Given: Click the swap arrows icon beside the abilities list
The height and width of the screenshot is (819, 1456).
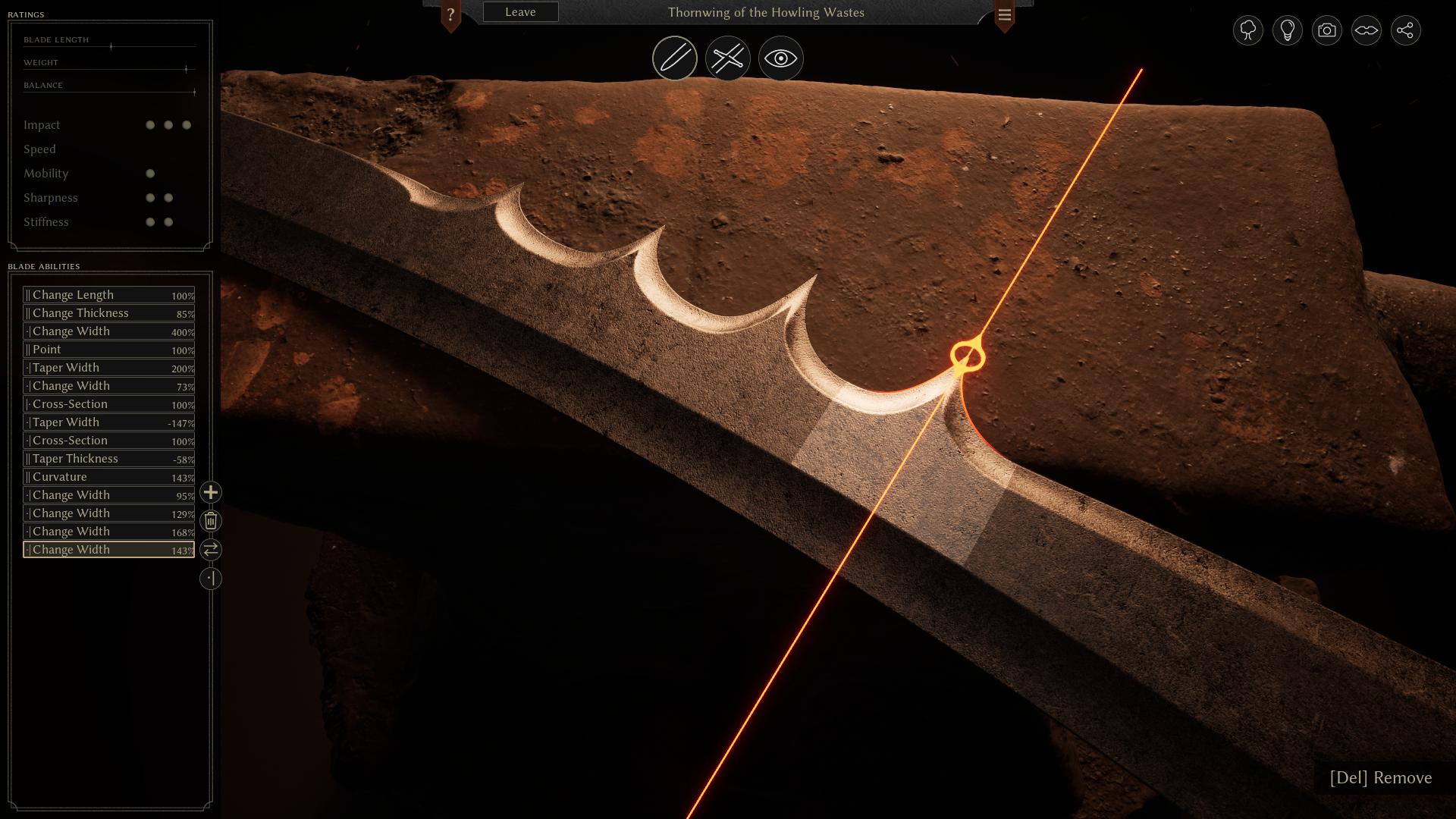Looking at the screenshot, I should [210, 550].
